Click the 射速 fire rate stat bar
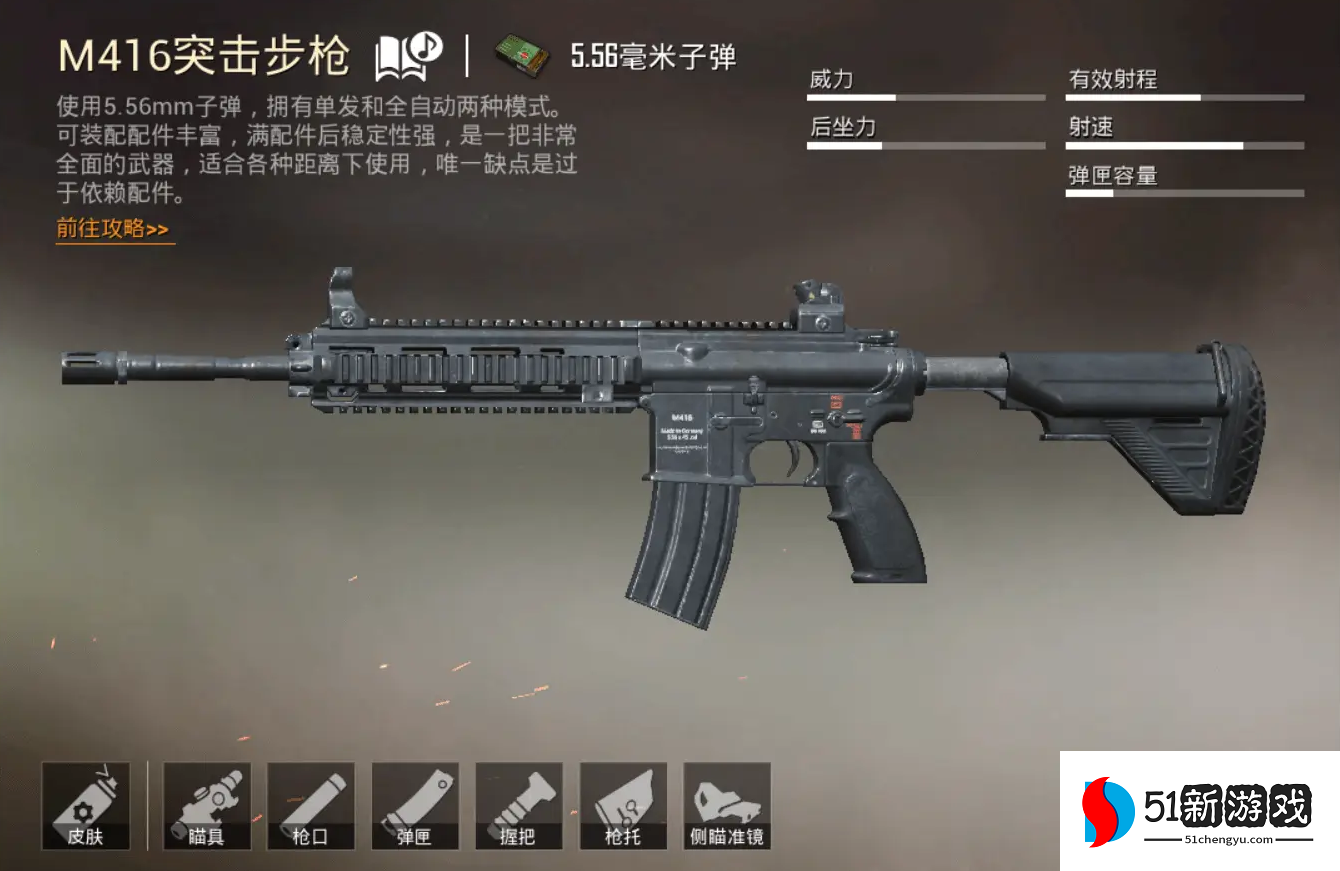This screenshot has height=871, width=1340. pyautogui.click(x=1184, y=145)
